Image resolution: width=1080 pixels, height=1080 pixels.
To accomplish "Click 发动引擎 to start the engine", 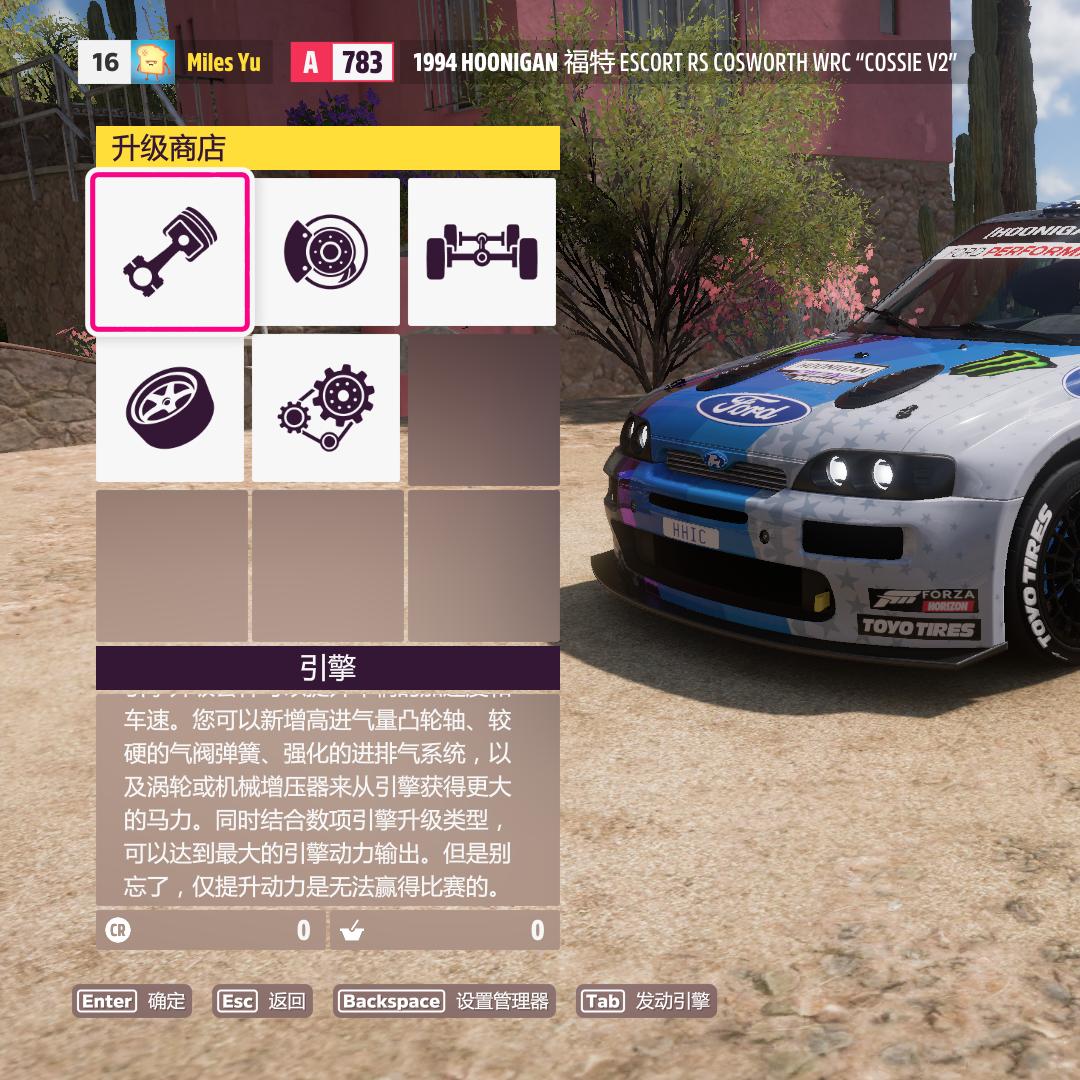I will pyautogui.click(x=647, y=1001).
